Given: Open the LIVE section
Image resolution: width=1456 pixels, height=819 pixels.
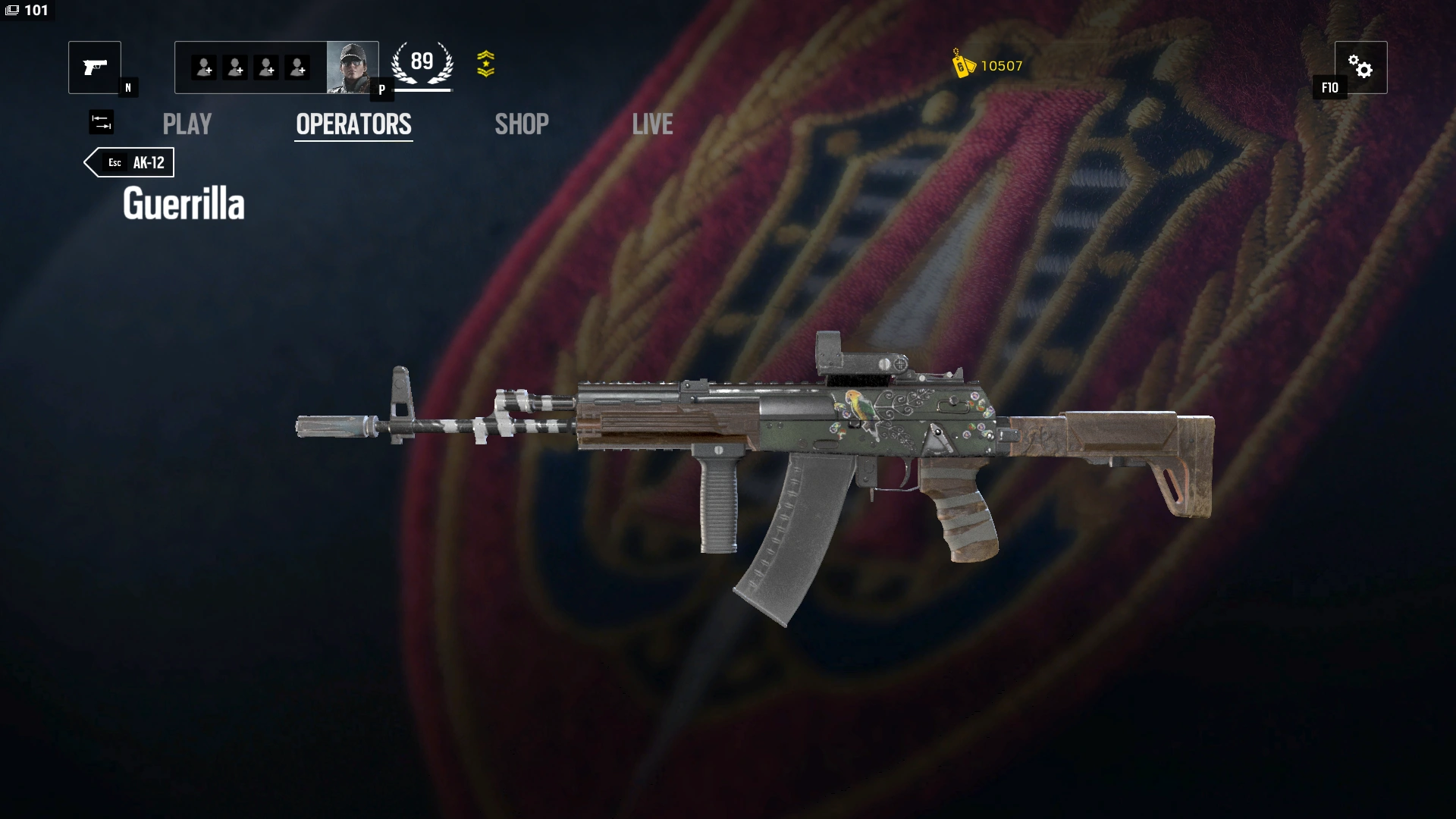Looking at the screenshot, I should click(x=652, y=124).
